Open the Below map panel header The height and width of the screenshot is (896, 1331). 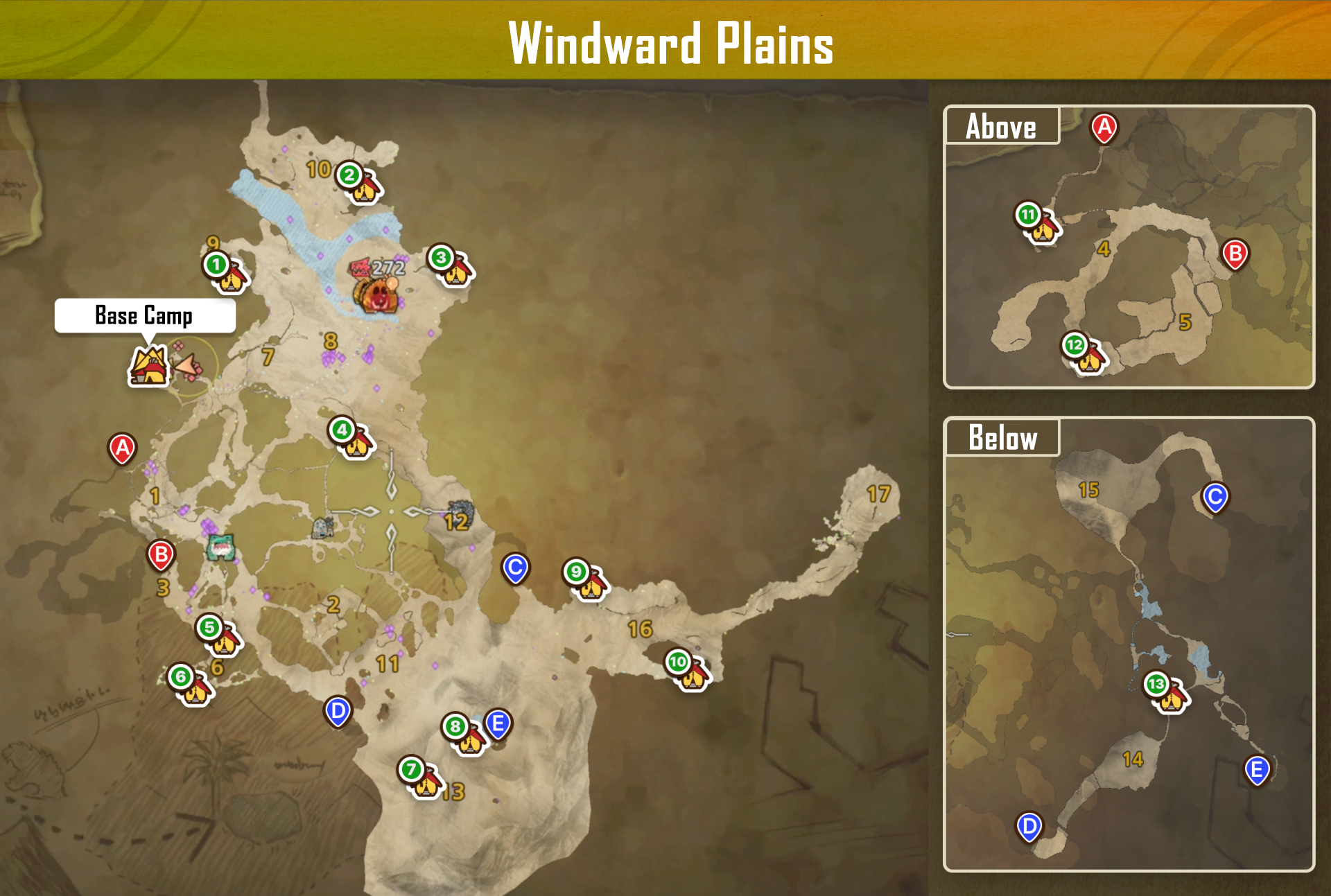pos(1002,437)
